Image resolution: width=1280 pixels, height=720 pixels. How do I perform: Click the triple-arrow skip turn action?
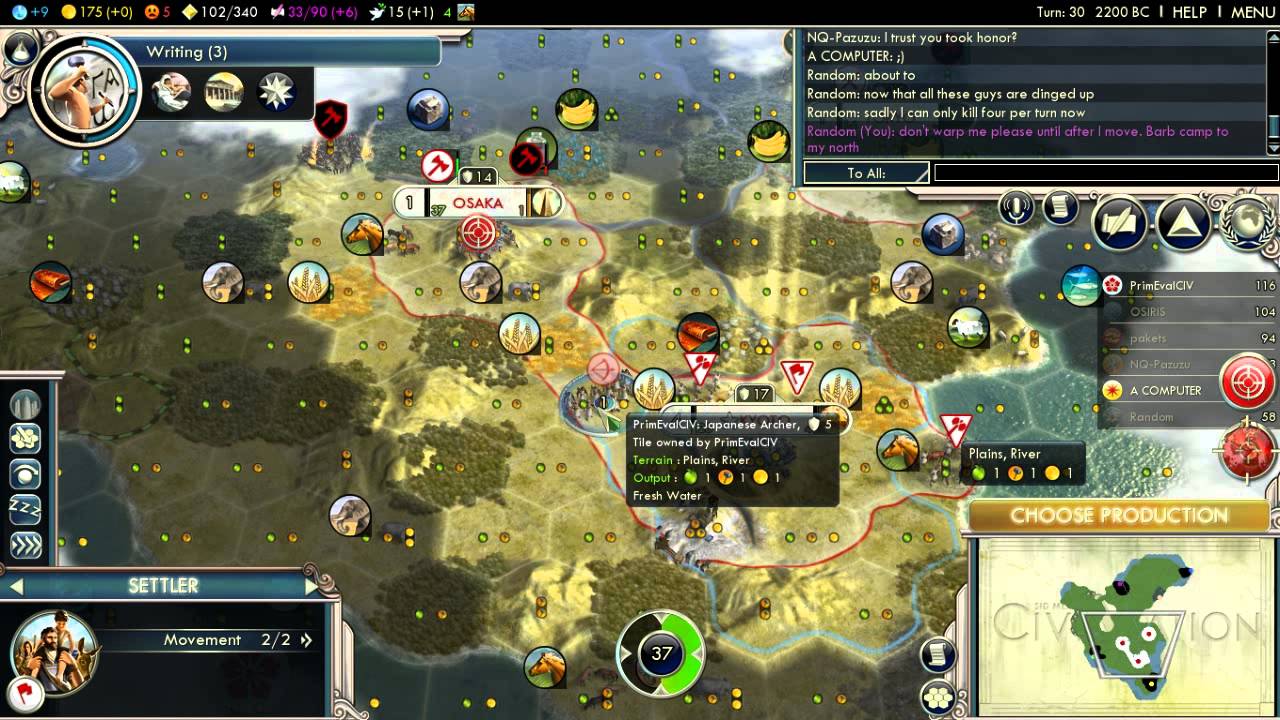pos(26,544)
